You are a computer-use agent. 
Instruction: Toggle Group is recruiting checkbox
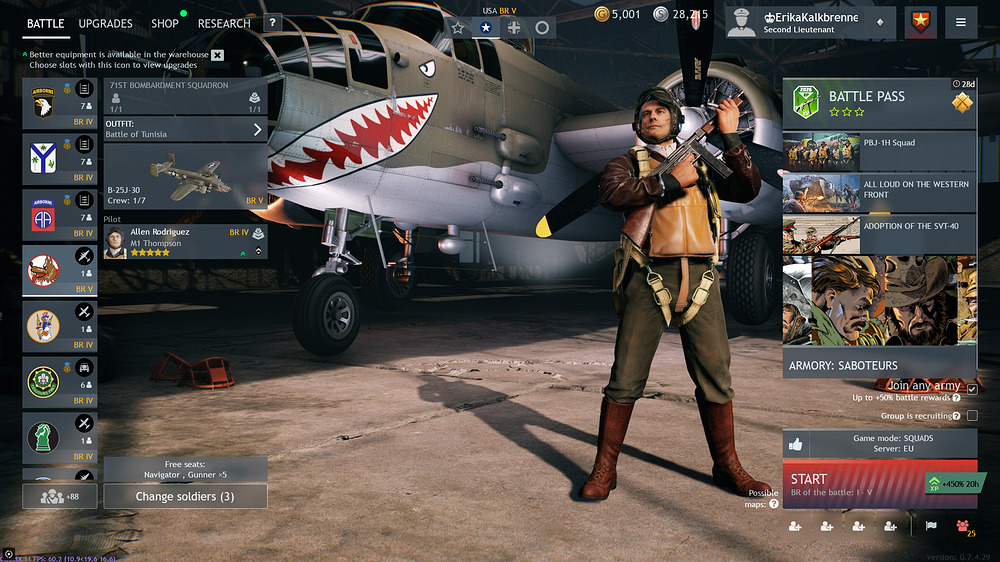(972, 416)
